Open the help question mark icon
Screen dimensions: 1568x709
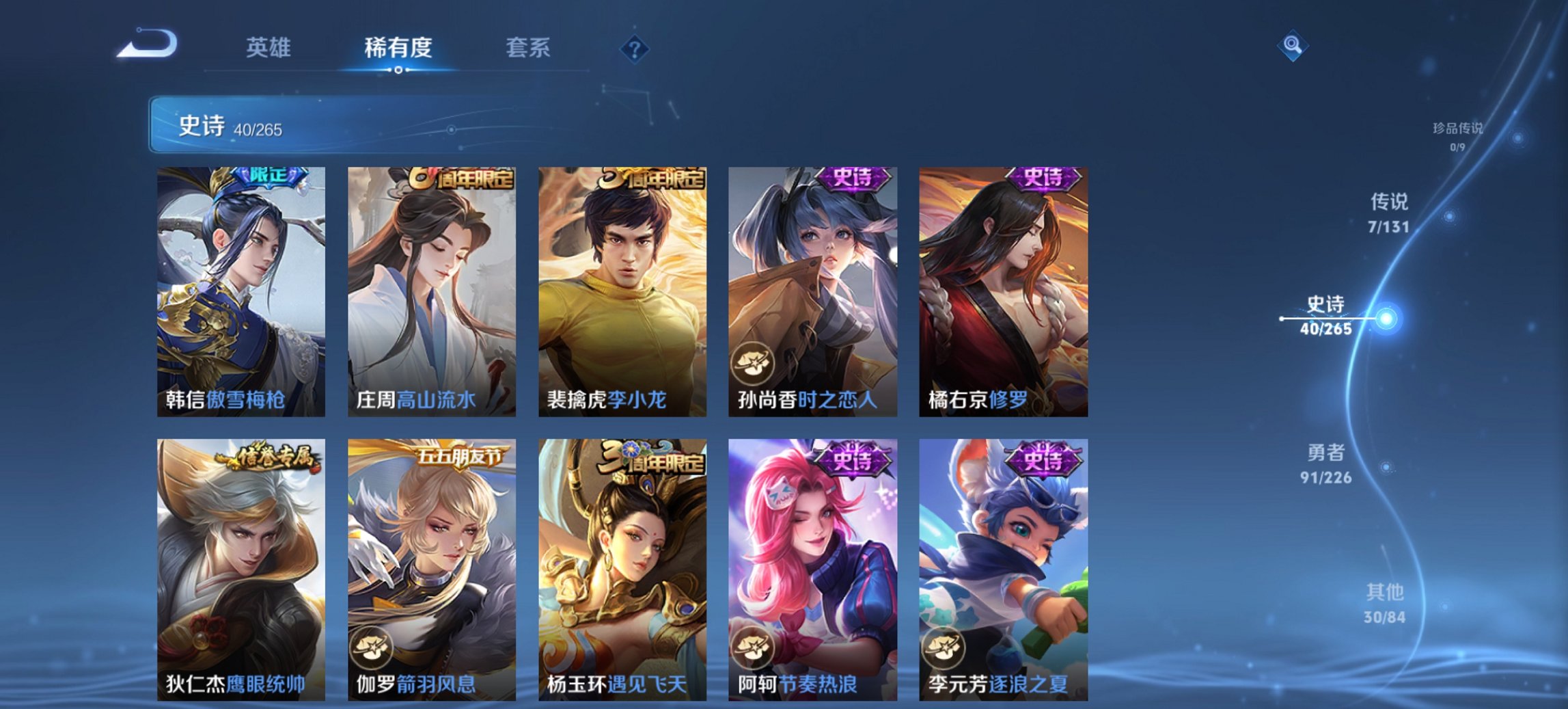click(x=635, y=48)
